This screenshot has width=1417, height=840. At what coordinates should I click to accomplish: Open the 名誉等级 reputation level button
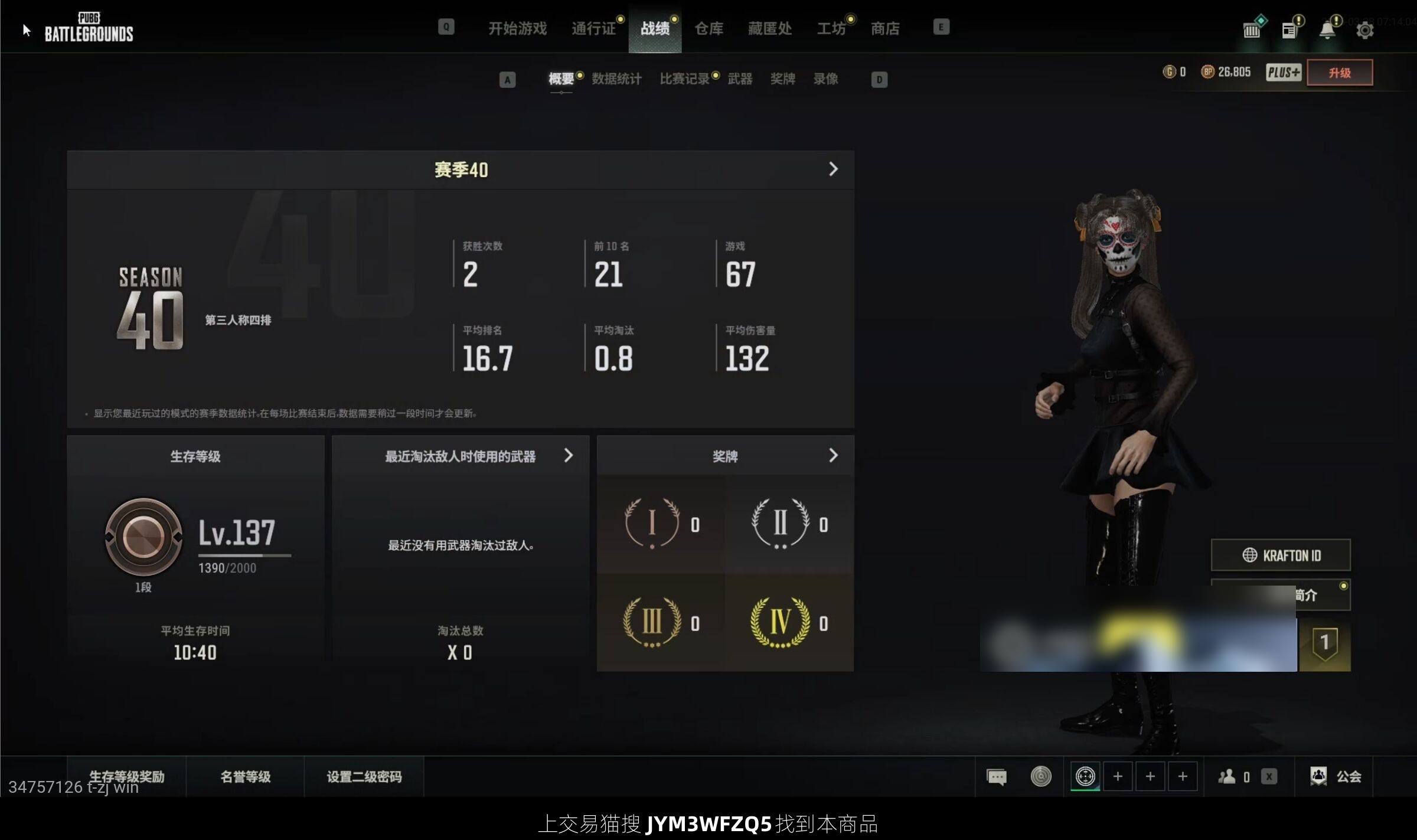click(x=246, y=776)
